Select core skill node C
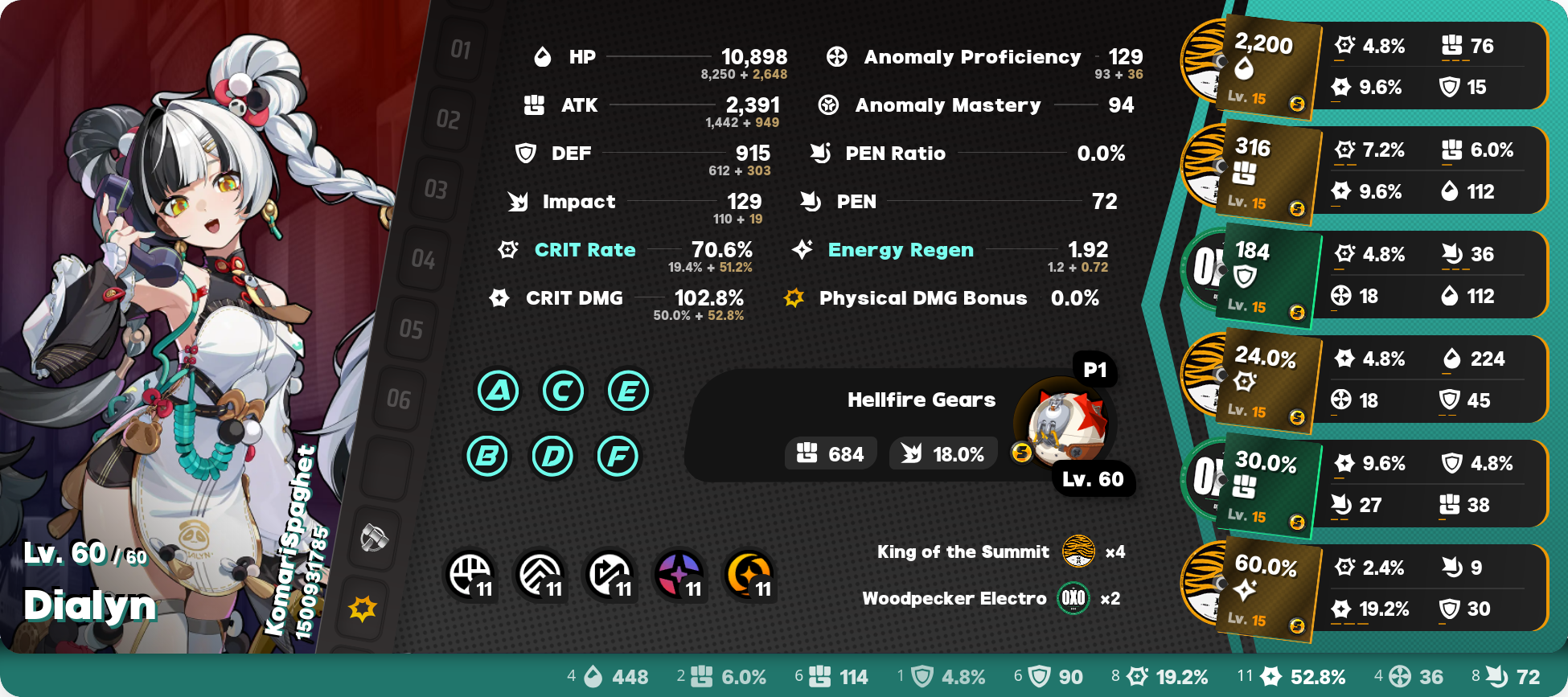The width and height of the screenshot is (1568, 697). 563,392
